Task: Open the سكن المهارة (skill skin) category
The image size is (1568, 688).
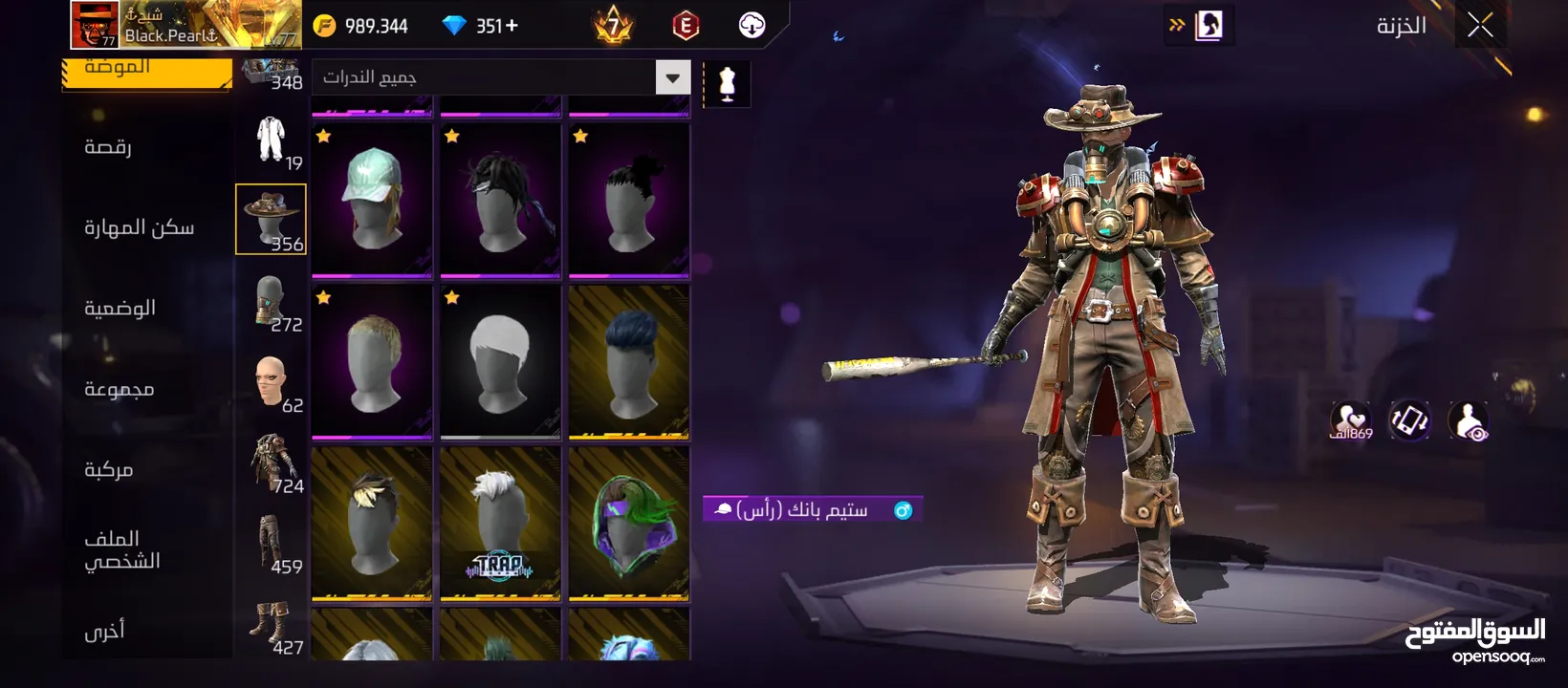Action: point(139,227)
